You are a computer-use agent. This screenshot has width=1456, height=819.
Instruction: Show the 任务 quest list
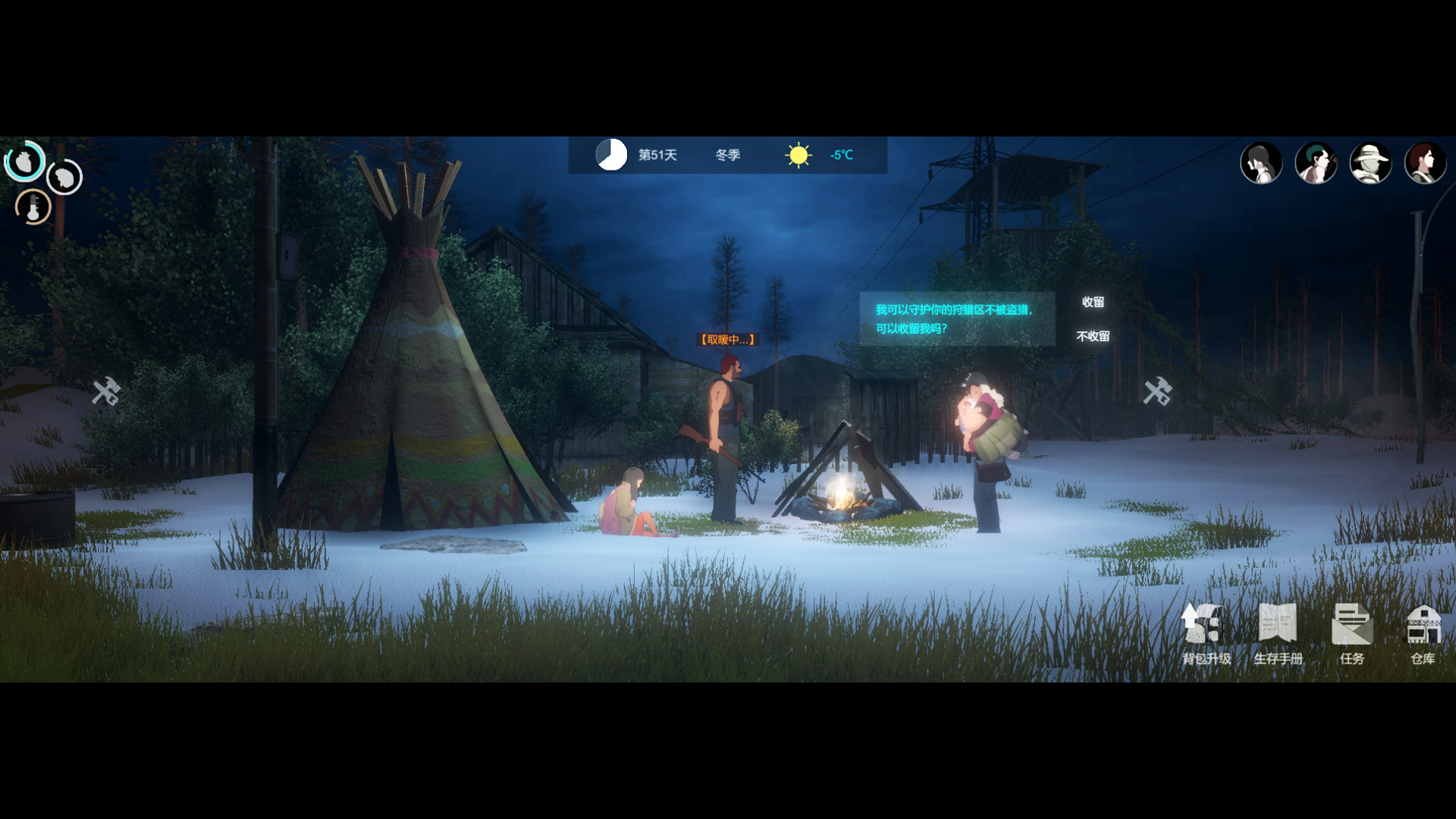pyautogui.click(x=1351, y=633)
